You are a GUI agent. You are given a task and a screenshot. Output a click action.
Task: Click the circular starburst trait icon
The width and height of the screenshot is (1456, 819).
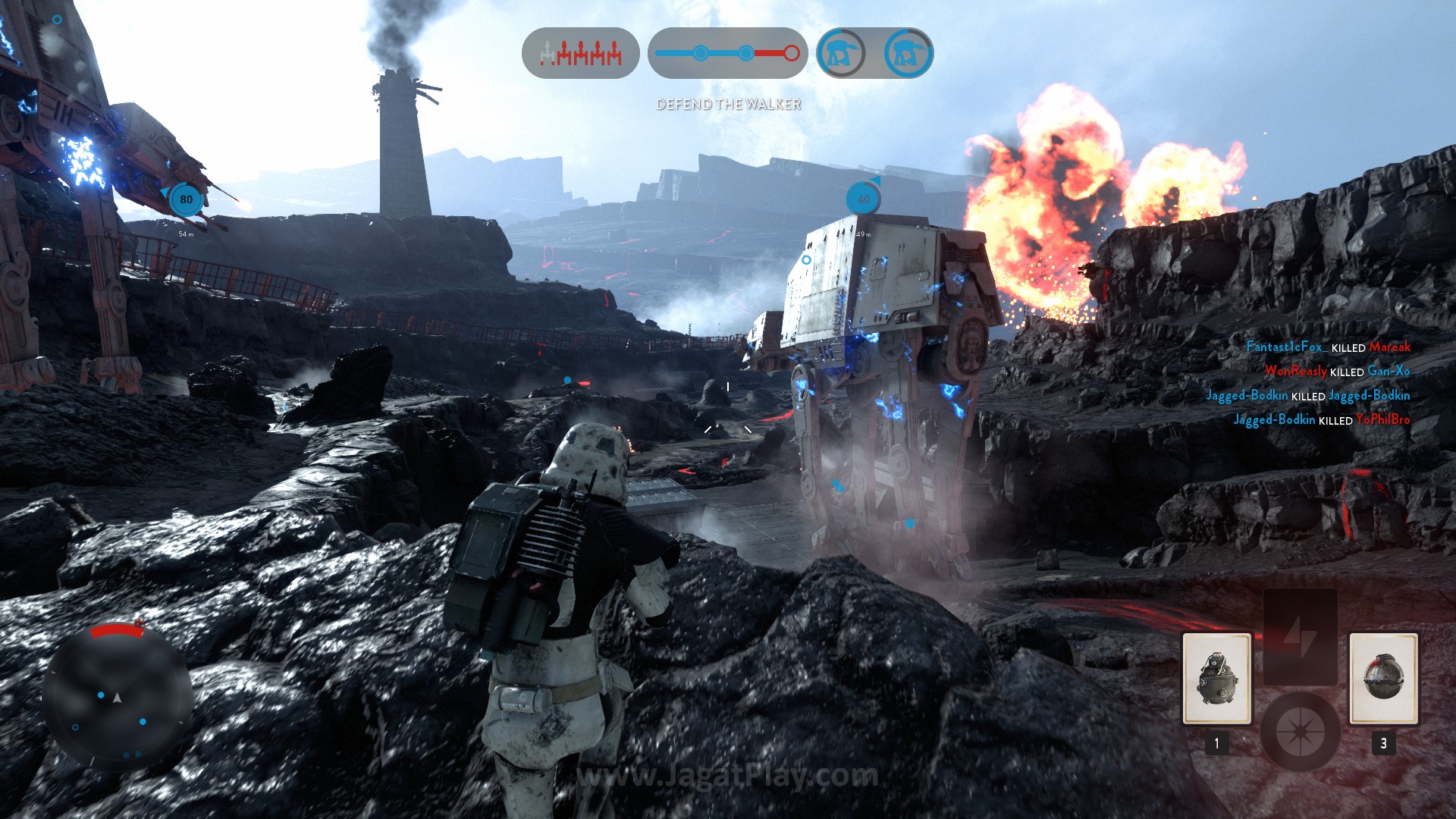1300,732
